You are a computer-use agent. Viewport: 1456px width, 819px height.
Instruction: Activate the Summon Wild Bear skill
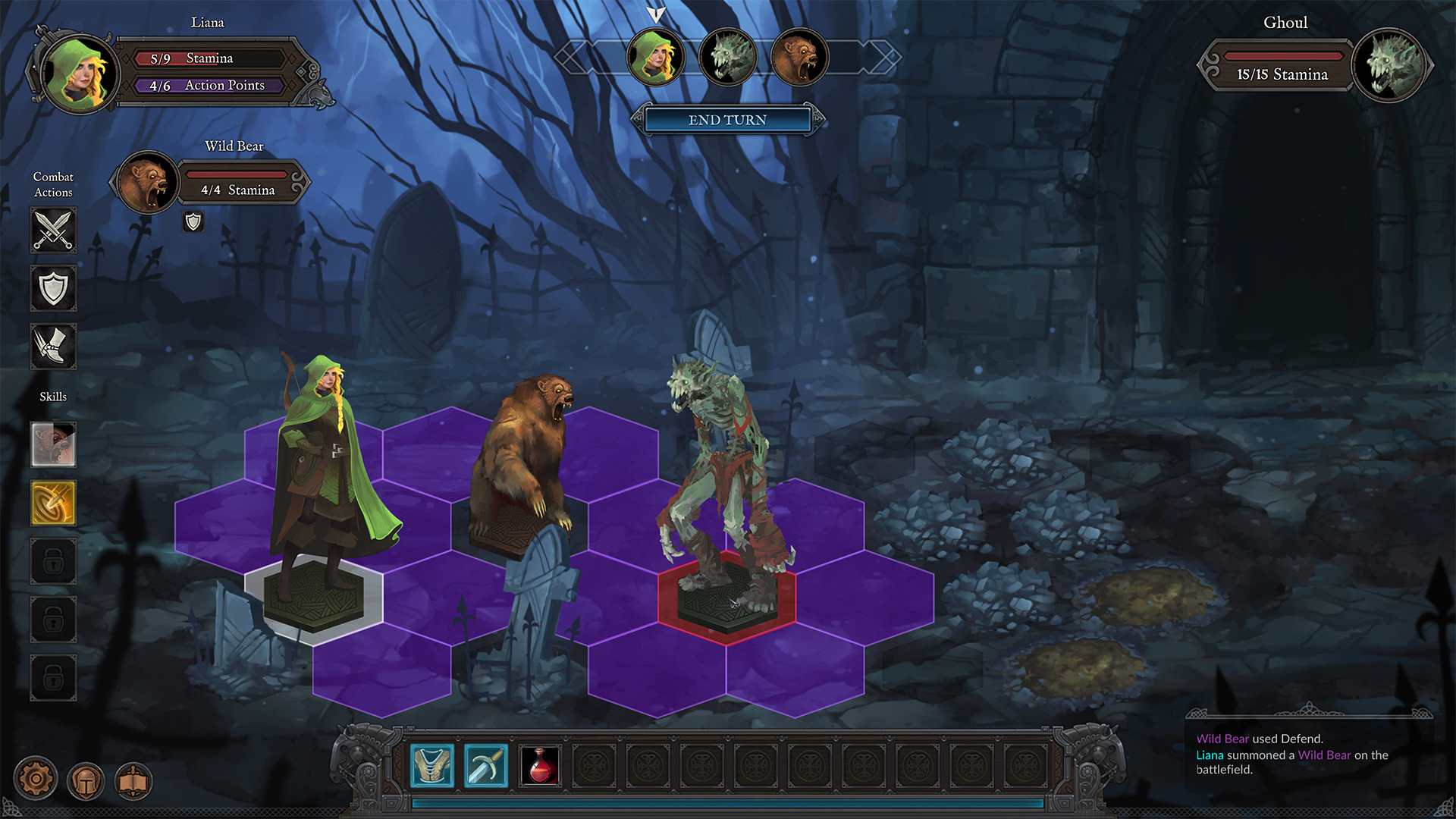tap(52, 446)
